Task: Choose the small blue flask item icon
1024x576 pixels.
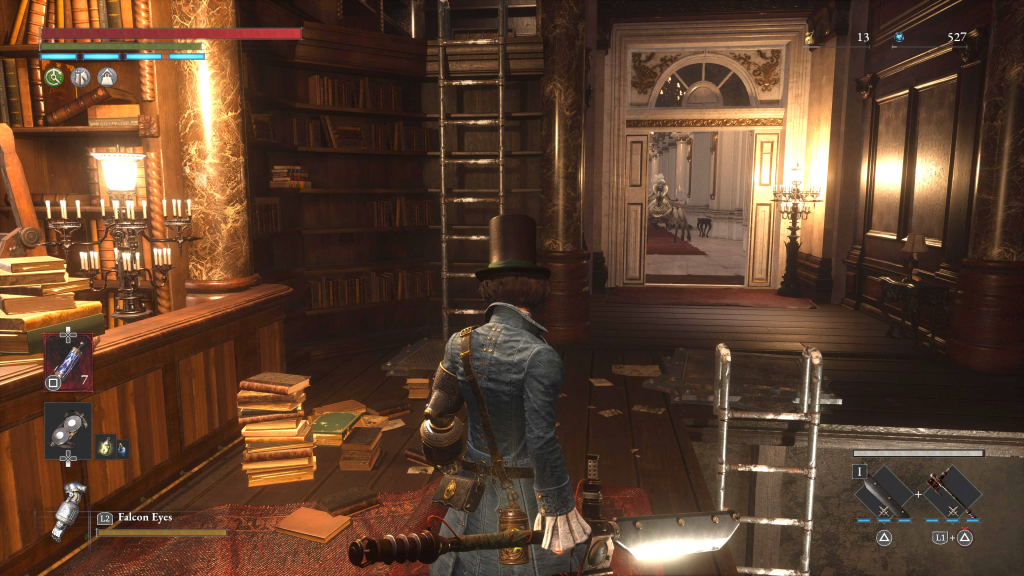Action: [x=121, y=448]
